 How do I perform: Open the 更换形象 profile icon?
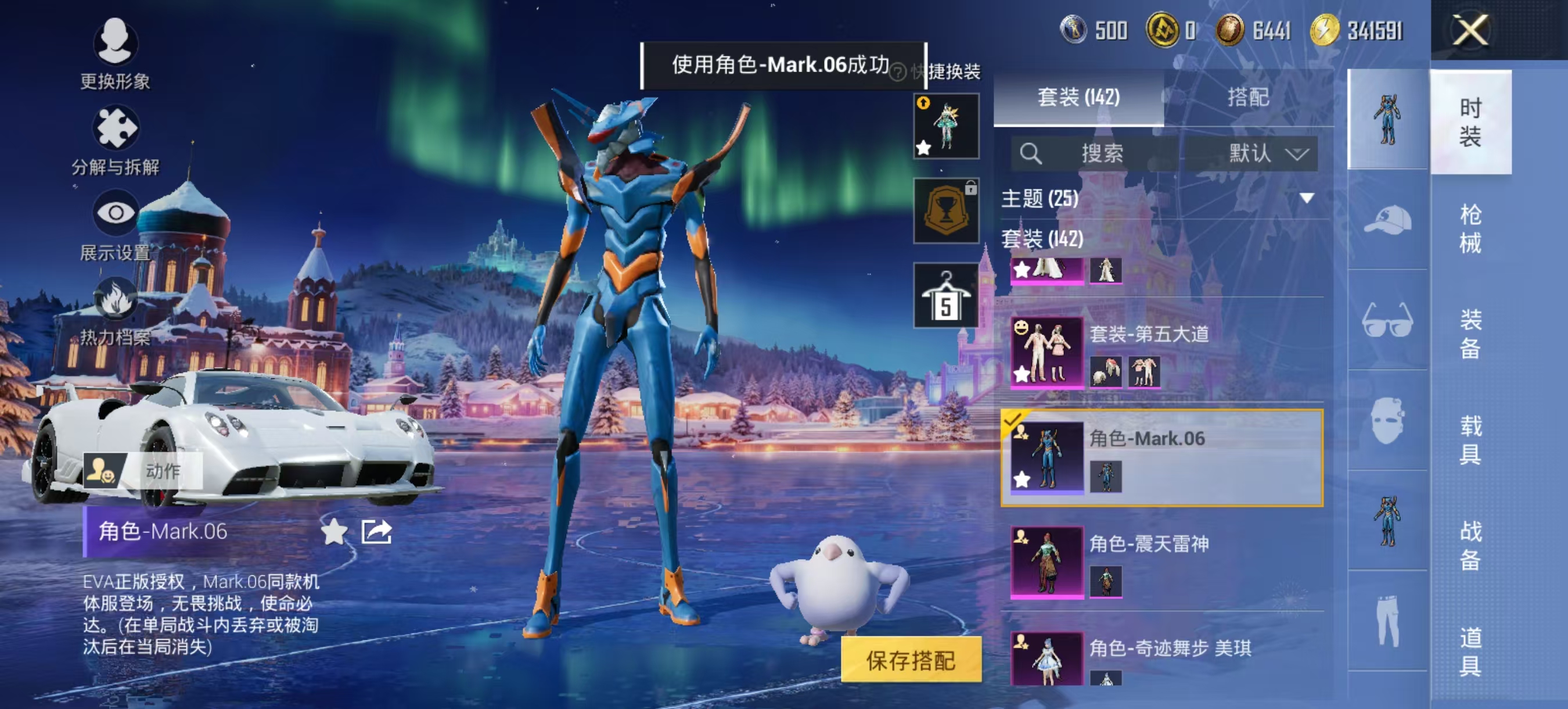click(x=116, y=42)
